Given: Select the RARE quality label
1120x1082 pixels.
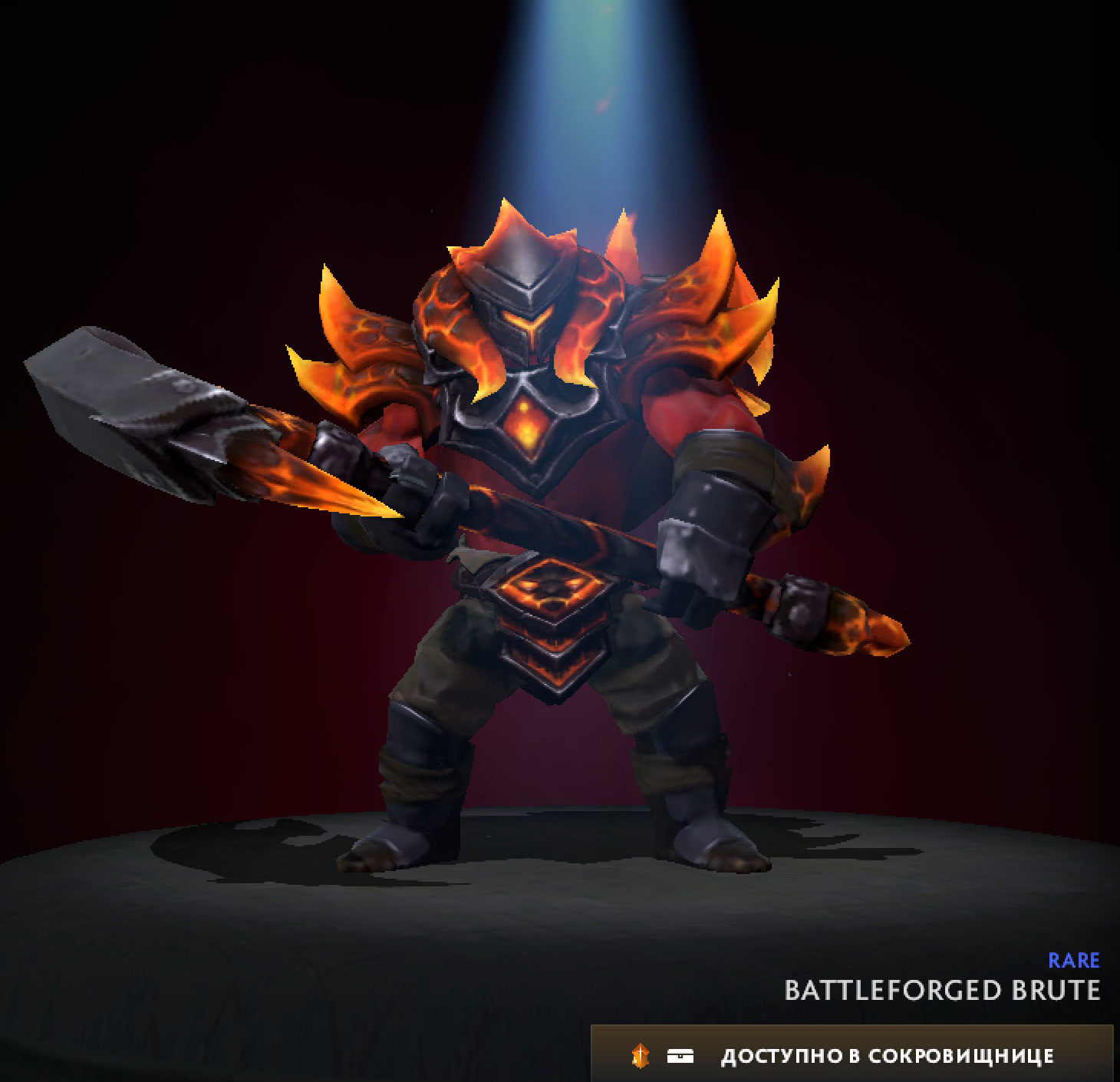Looking at the screenshot, I should point(1074,961).
